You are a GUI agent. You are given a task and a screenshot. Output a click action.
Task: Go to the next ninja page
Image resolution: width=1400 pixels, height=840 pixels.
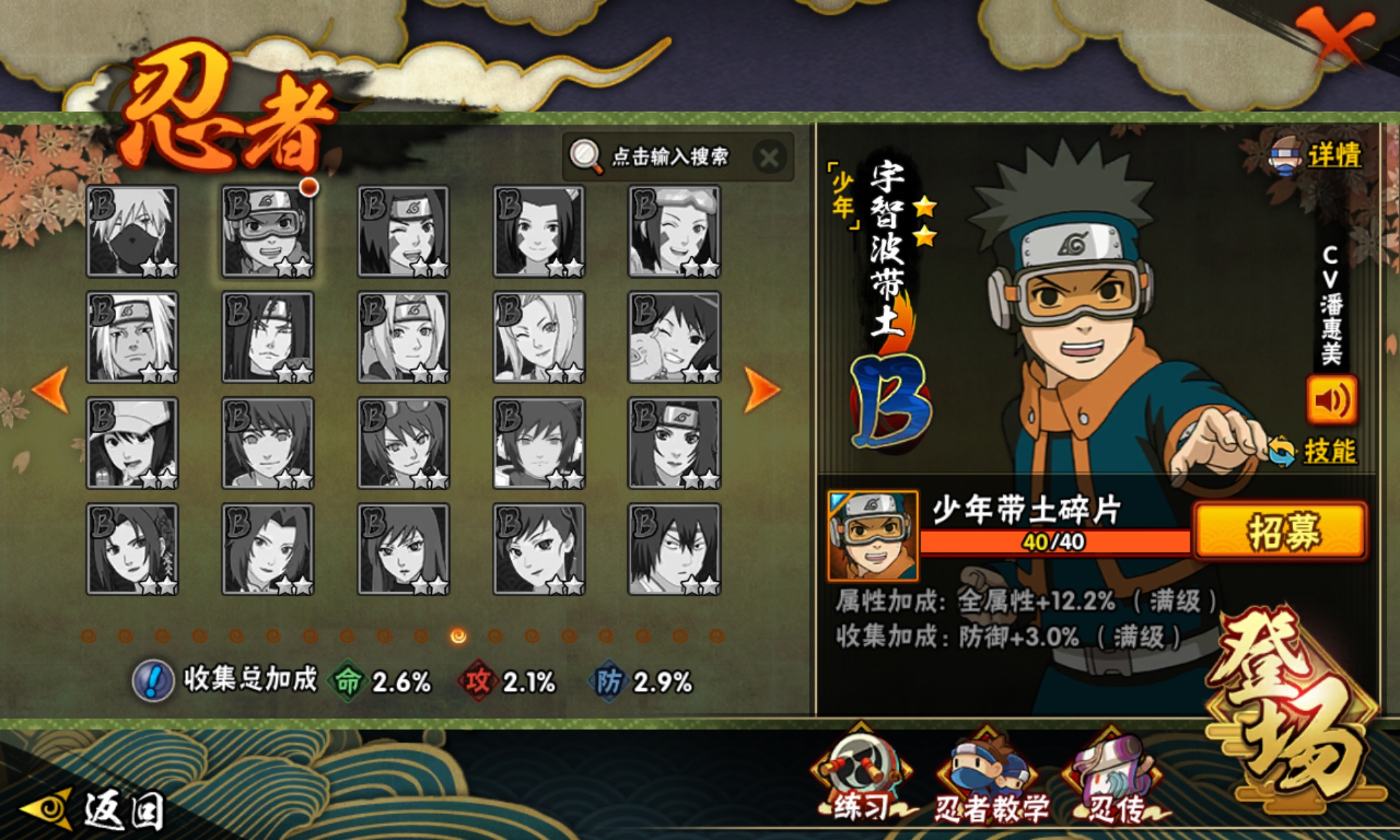click(762, 388)
